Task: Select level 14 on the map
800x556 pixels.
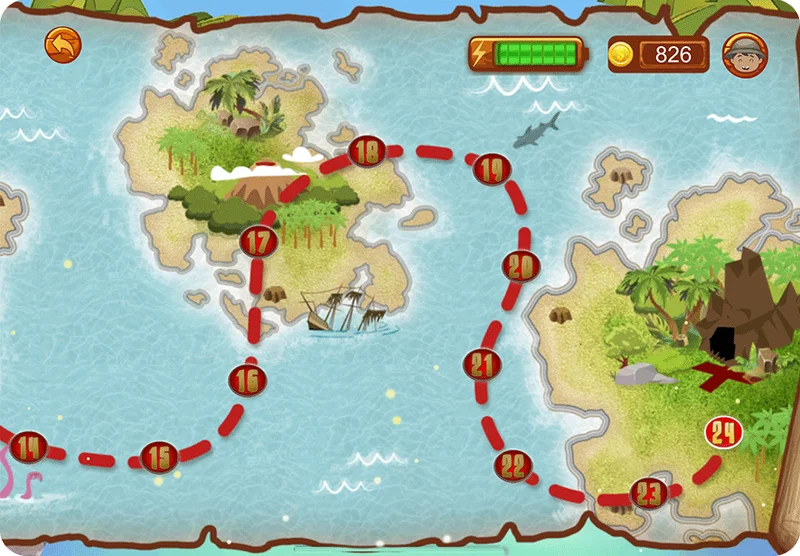Action: 30,447
